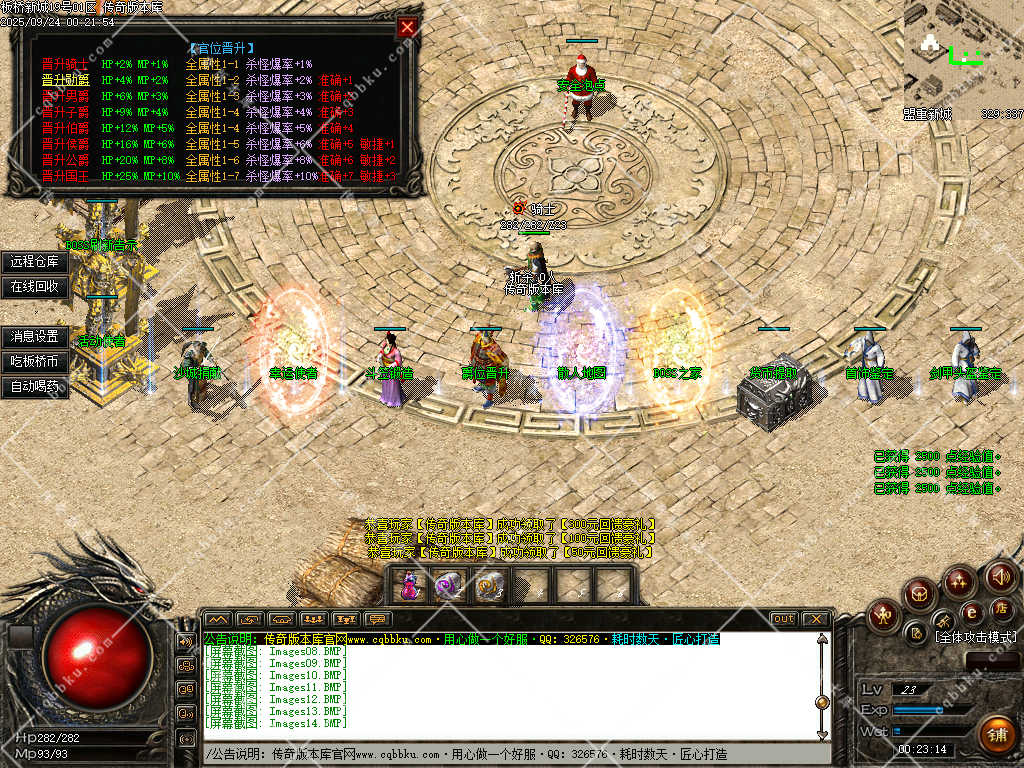Click the chat window's out button

[784, 619]
